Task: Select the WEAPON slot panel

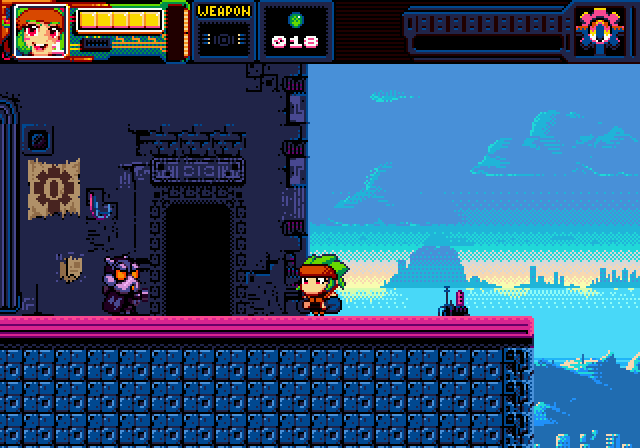Action: (x=223, y=31)
